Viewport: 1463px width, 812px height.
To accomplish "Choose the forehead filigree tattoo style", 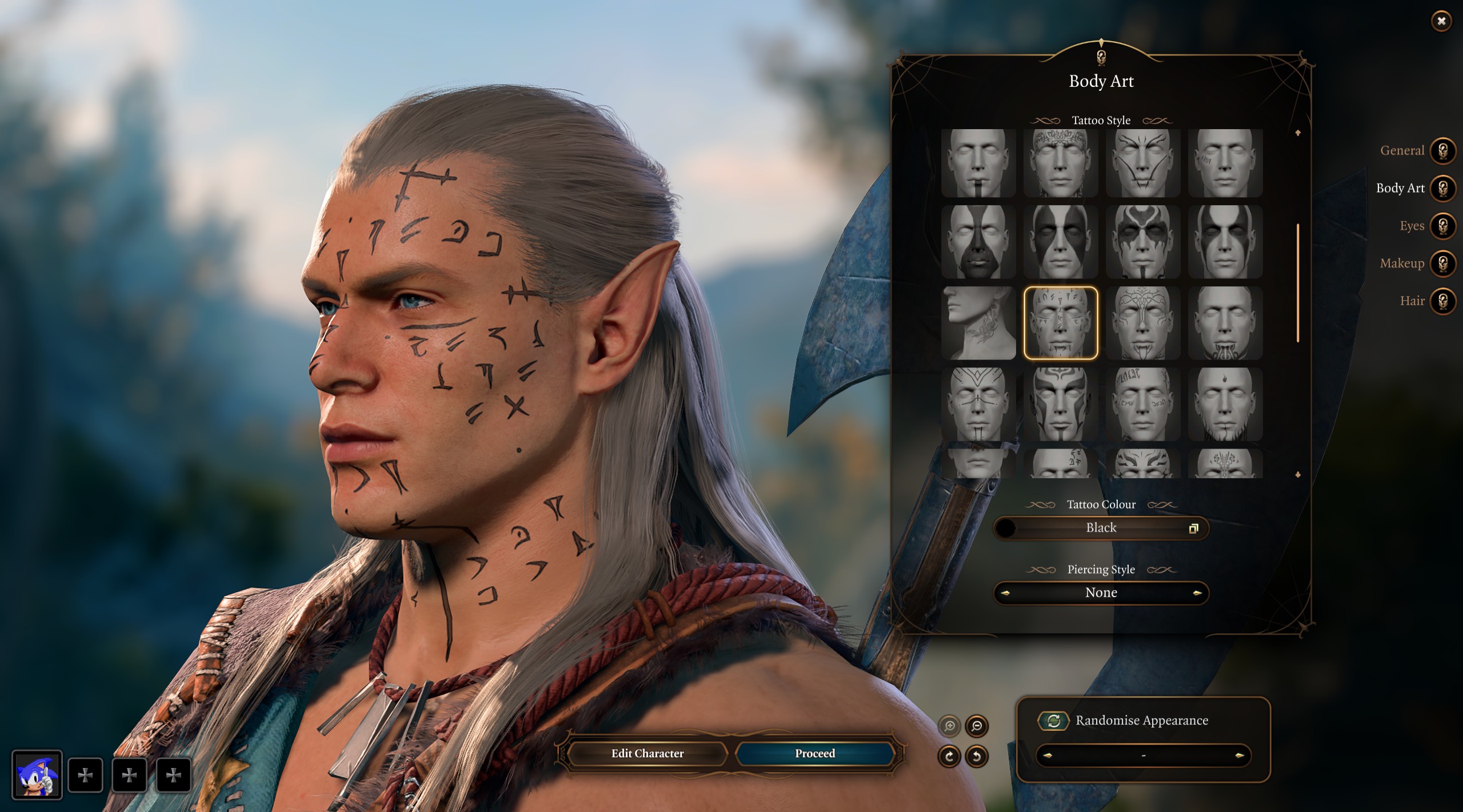I will [1061, 163].
